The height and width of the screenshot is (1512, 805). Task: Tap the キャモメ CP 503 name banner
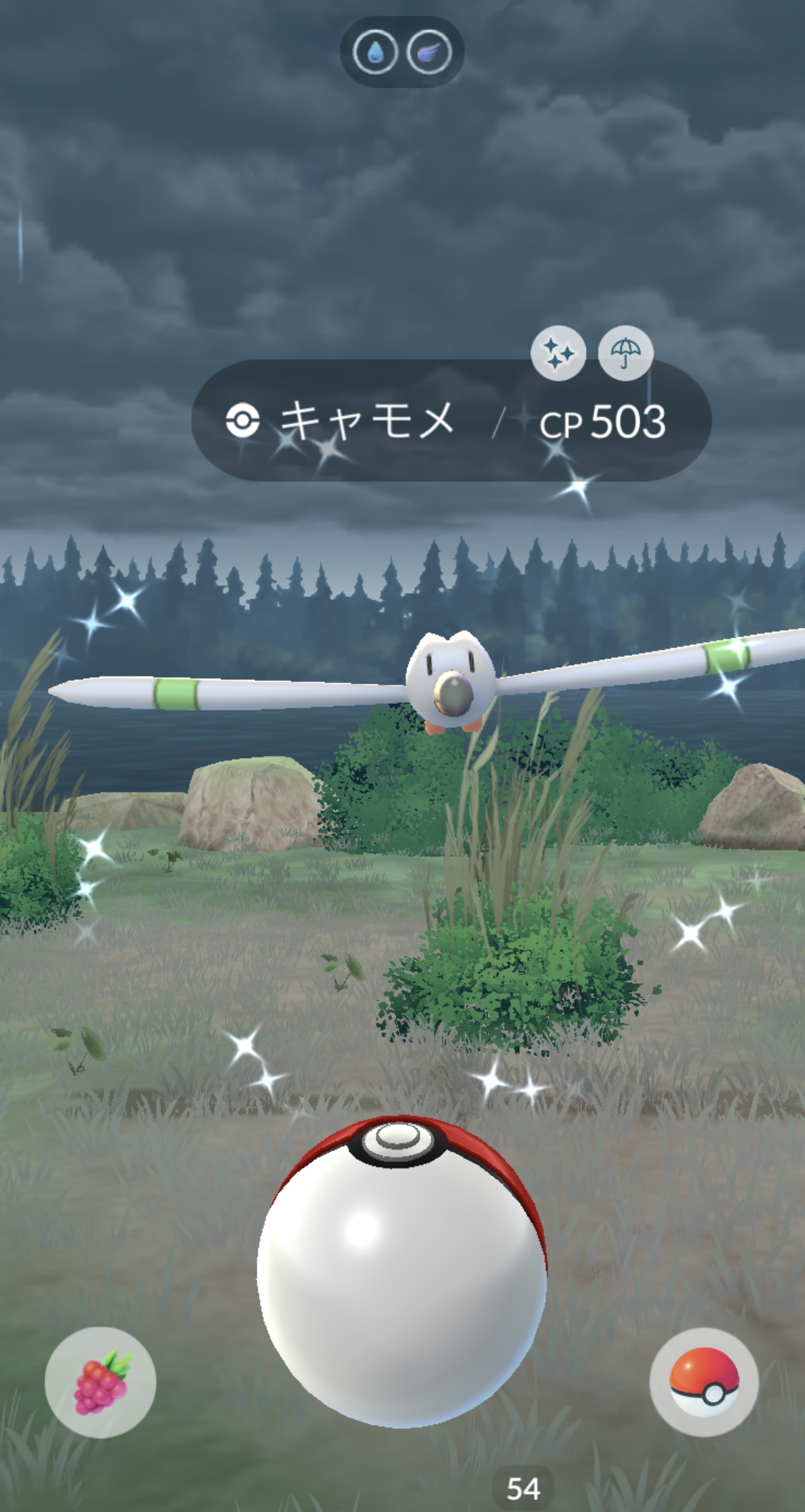[451, 421]
